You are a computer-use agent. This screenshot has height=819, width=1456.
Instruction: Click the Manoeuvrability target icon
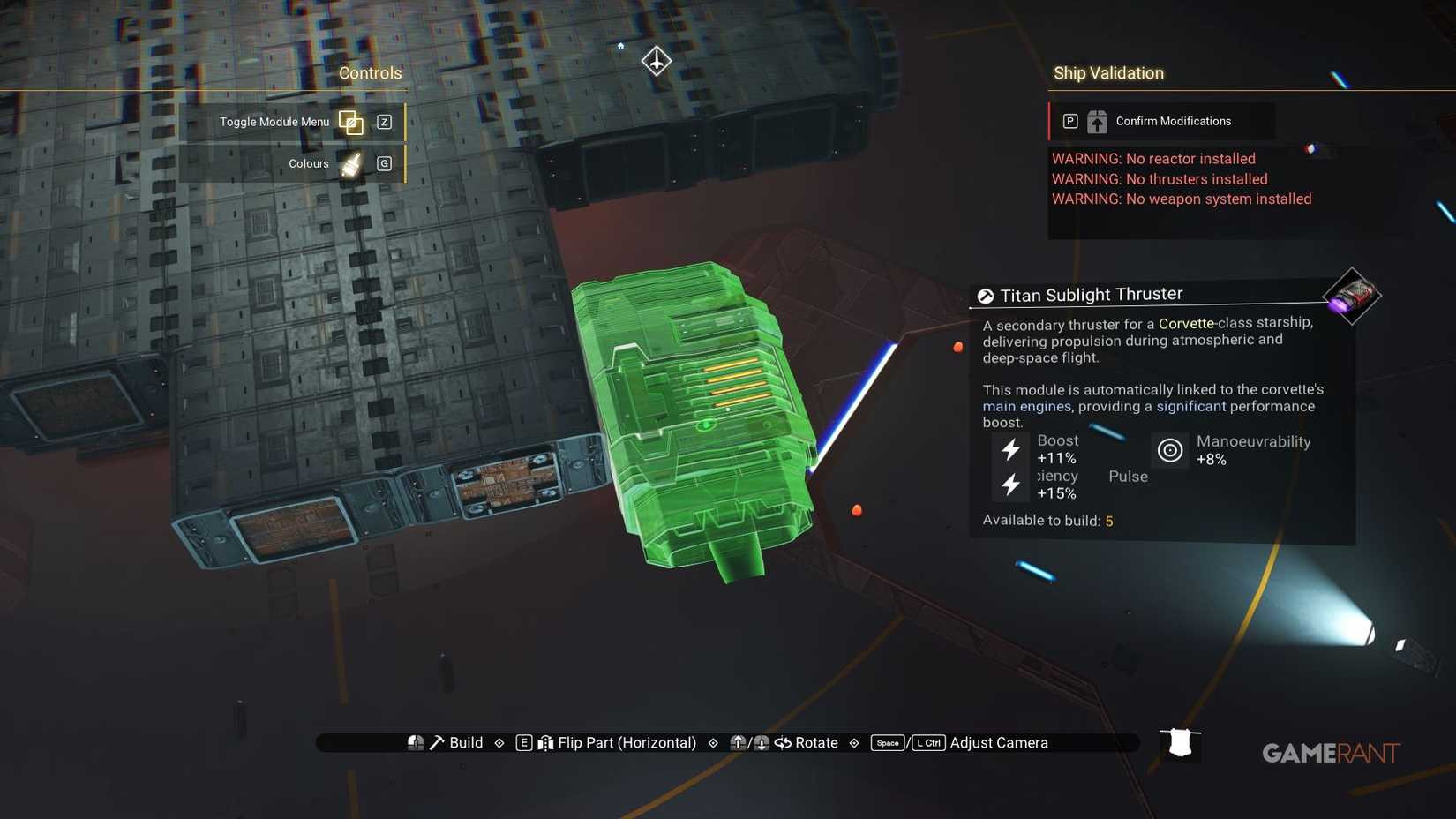click(1170, 450)
